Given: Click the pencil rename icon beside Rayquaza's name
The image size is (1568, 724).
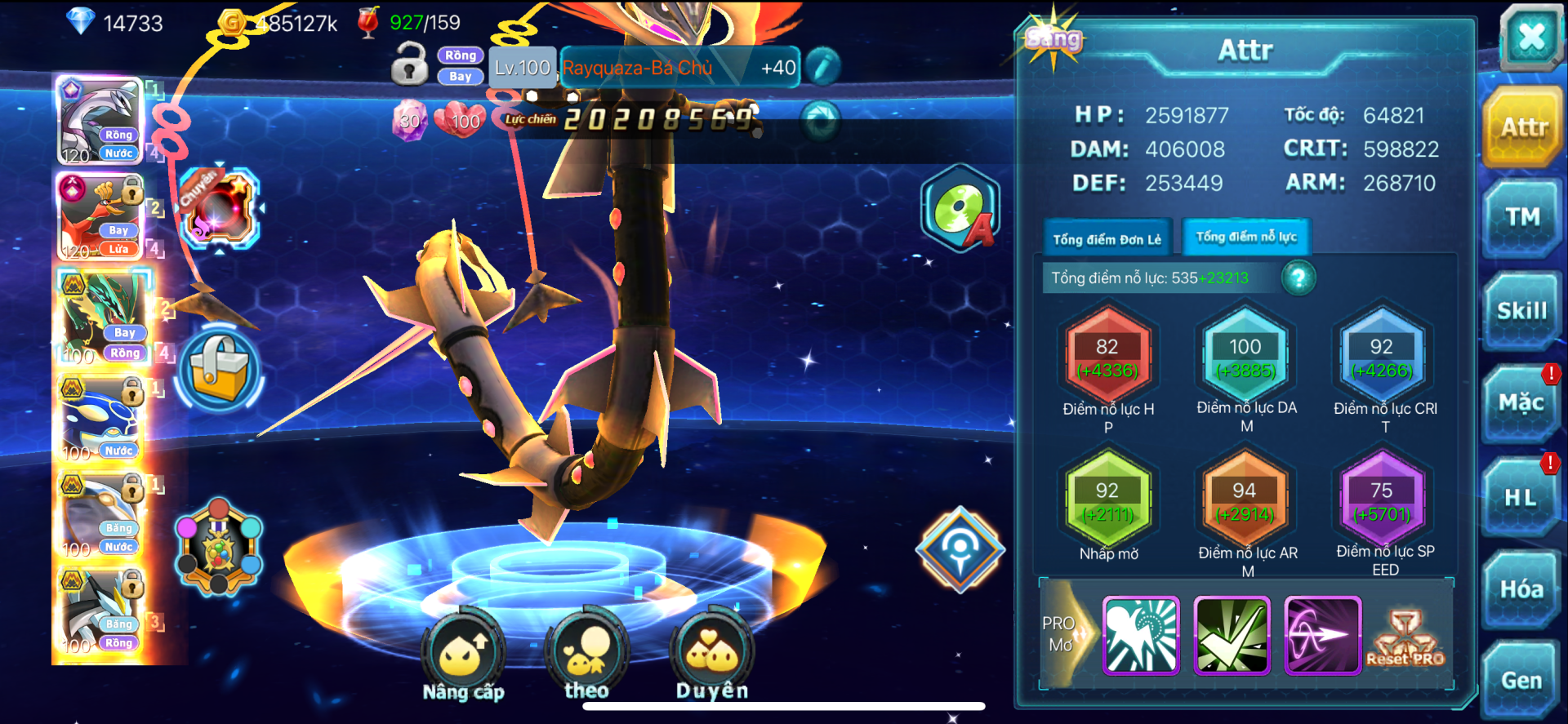Looking at the screenshot, I should coord(822,67).
